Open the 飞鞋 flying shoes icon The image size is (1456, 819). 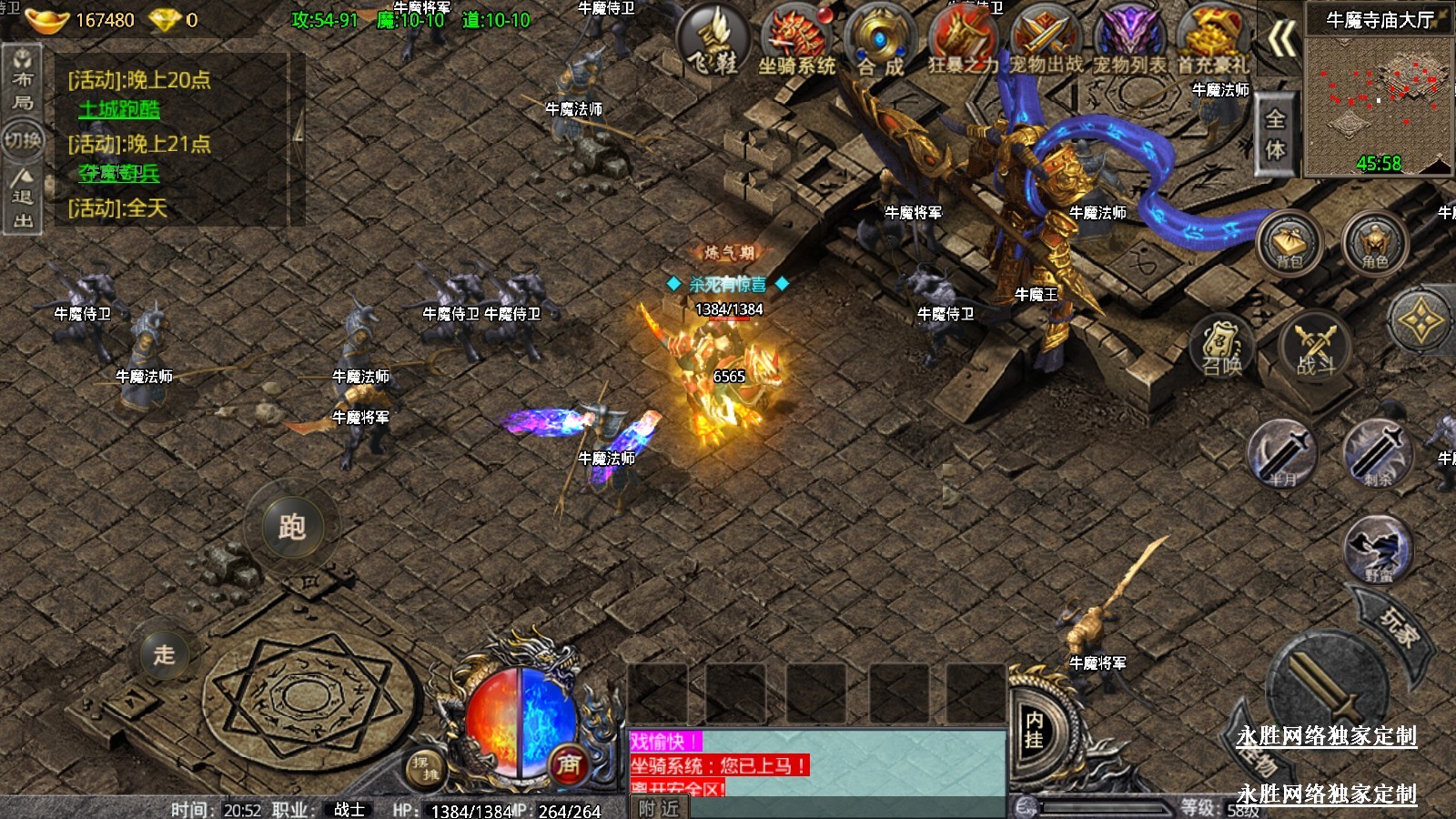(714, 40)
